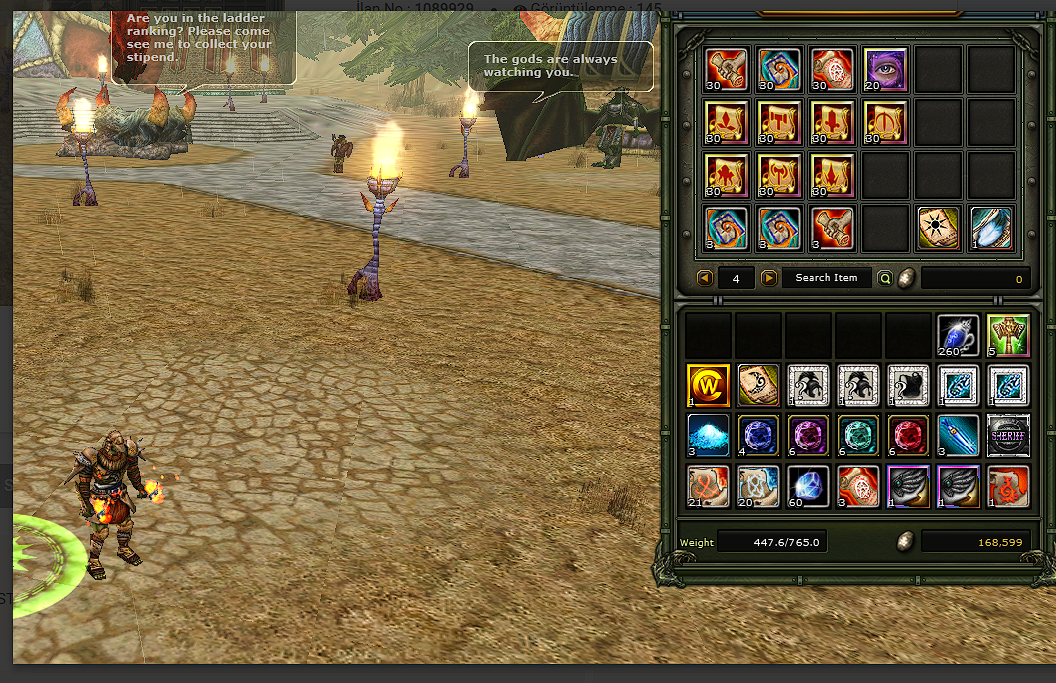The image size is (1056, 683).
Task: Select the blue rune scroll stack of 20
Action: (x=758, y=486)
